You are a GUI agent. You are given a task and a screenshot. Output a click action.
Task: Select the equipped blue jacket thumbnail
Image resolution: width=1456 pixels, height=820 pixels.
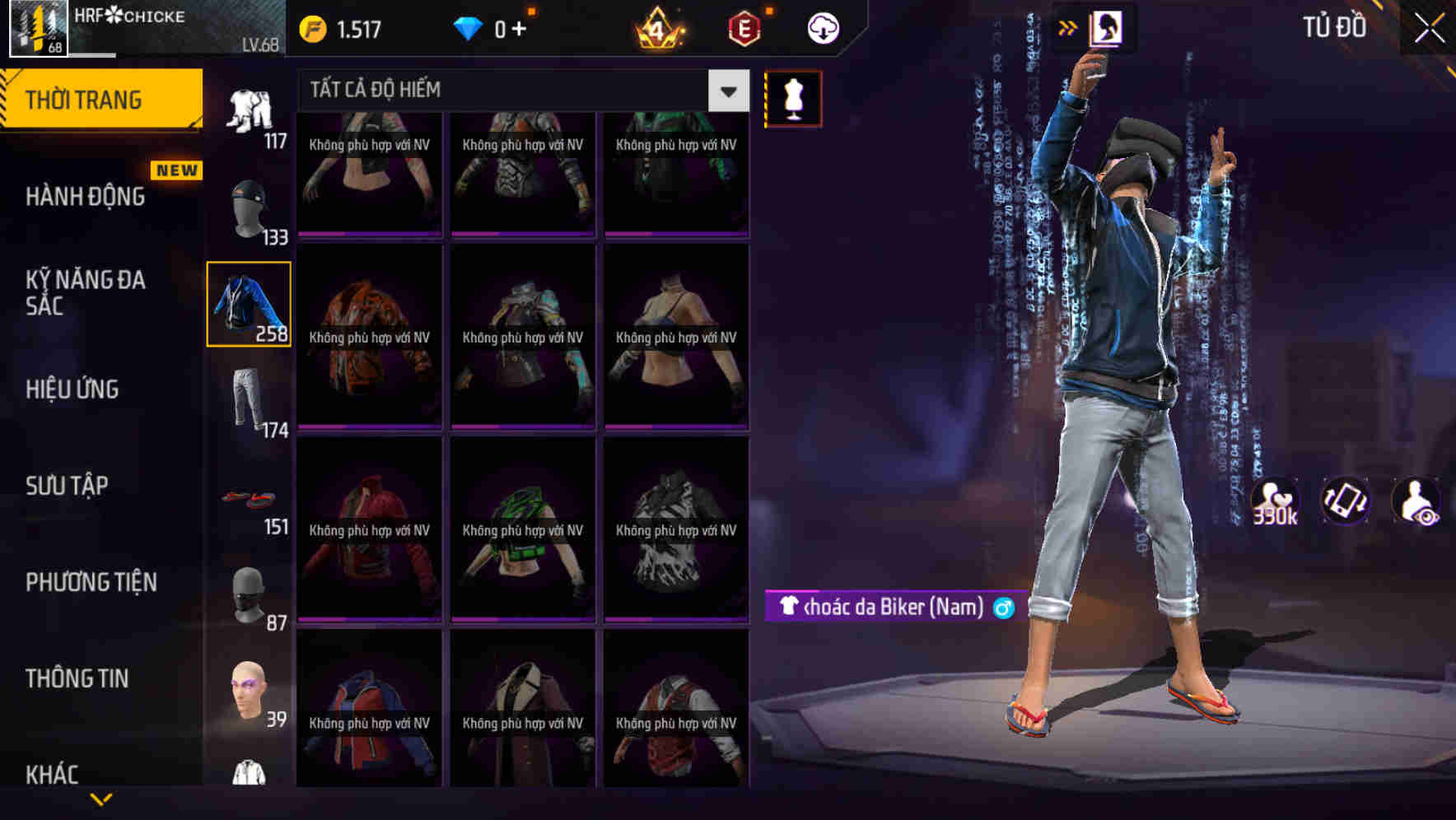[249, 301]
